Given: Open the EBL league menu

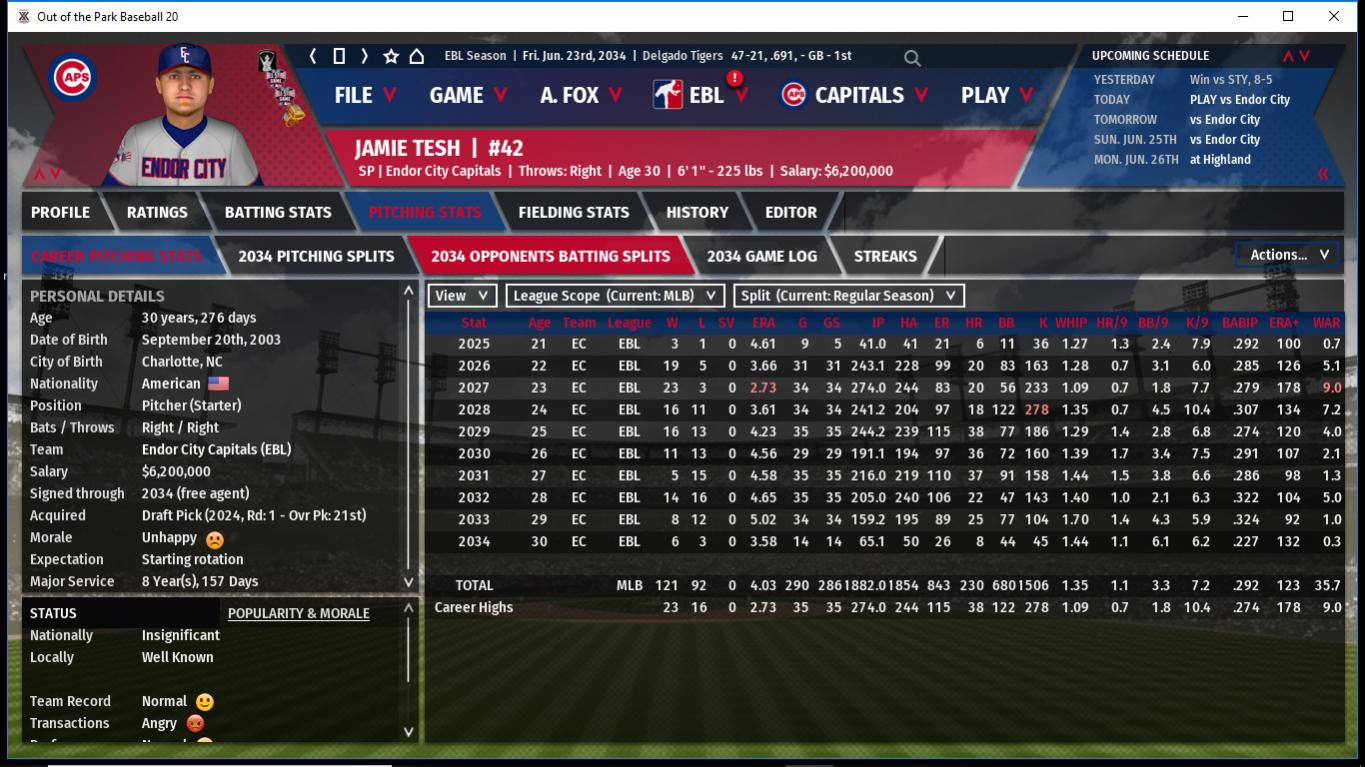Looking at the screenshot, I should [x=706, y=95].
